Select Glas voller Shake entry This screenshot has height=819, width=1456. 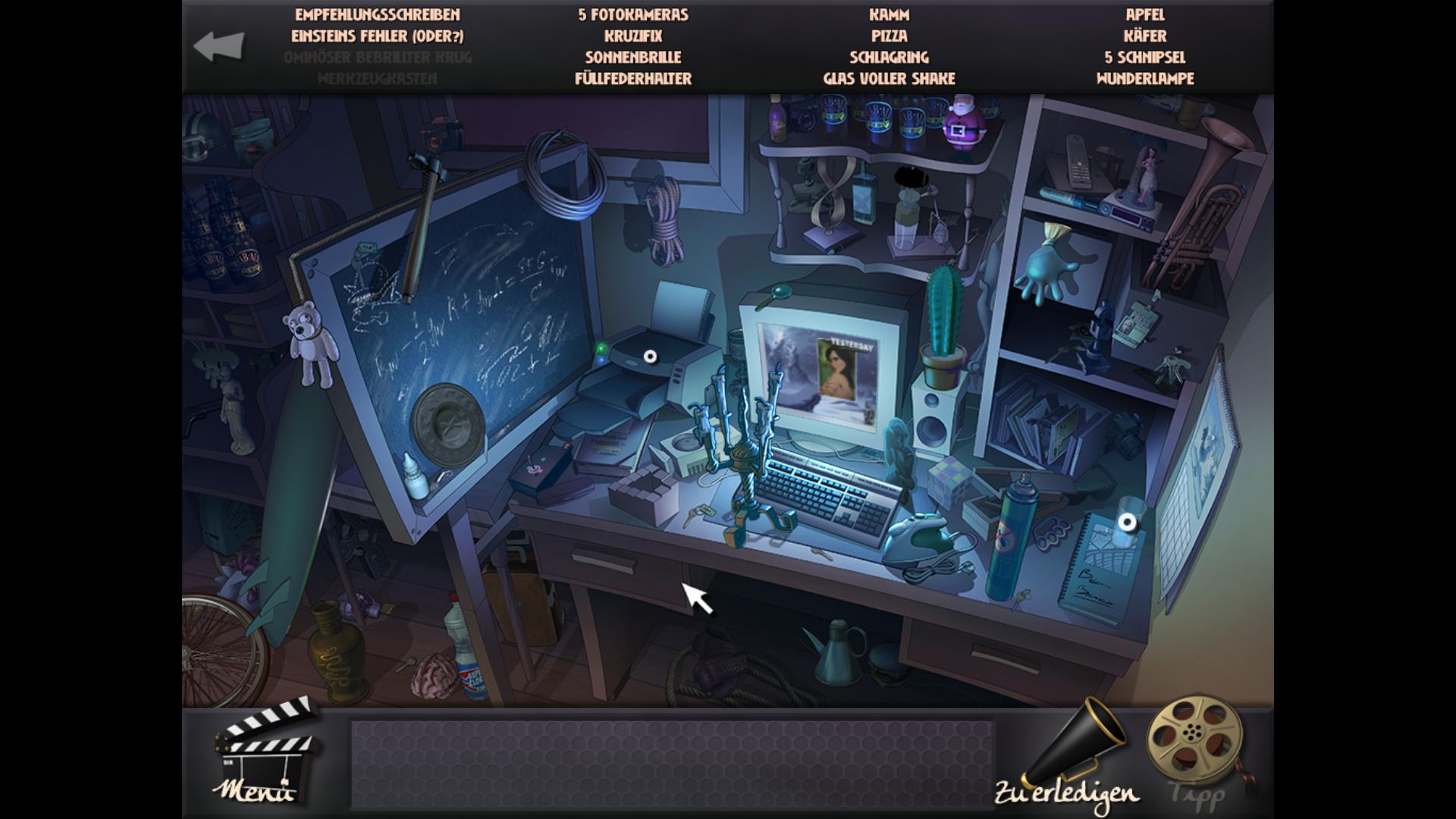click(890, 78)
